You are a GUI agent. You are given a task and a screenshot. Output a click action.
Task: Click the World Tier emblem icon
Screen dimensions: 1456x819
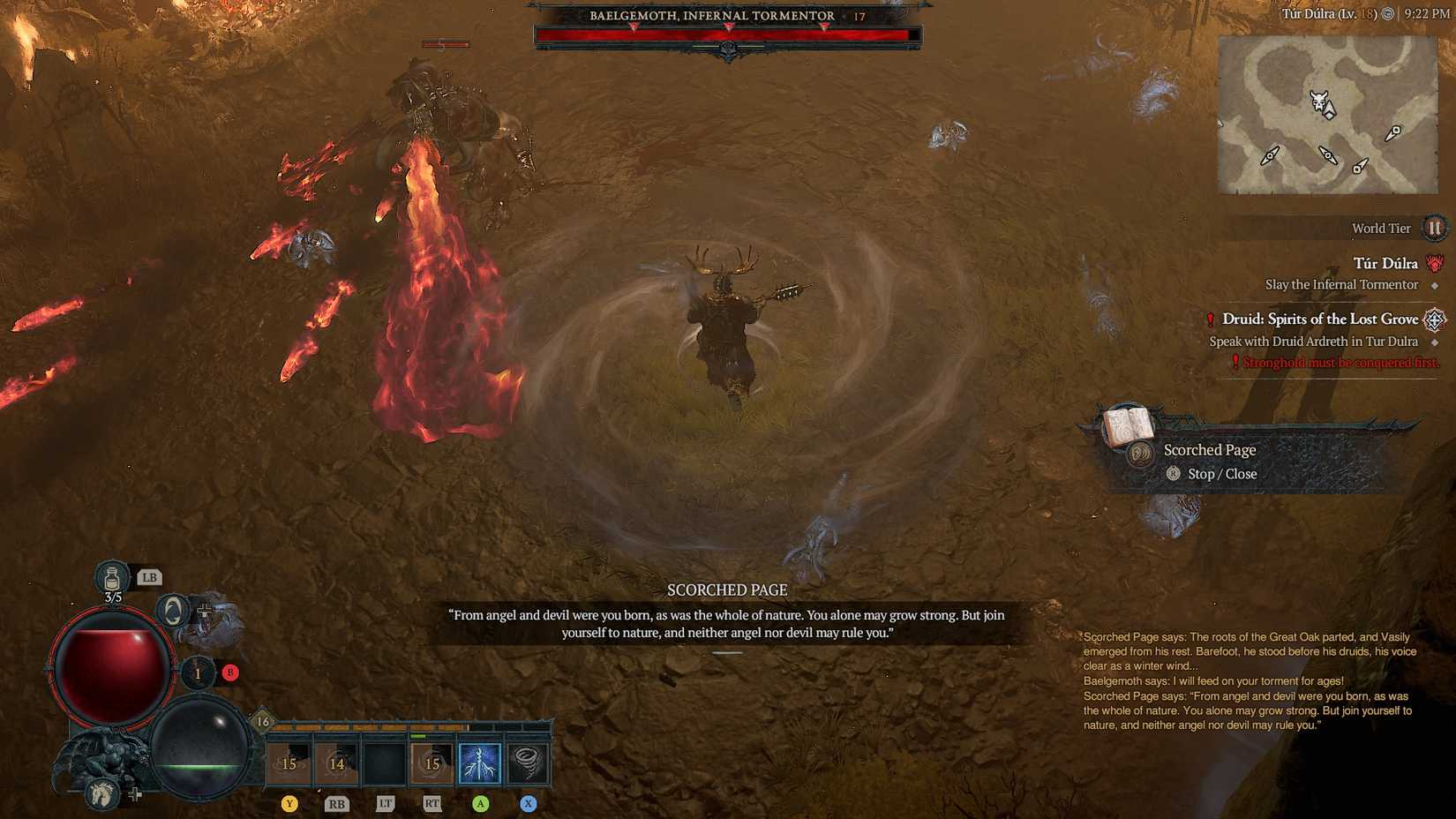1435,228
